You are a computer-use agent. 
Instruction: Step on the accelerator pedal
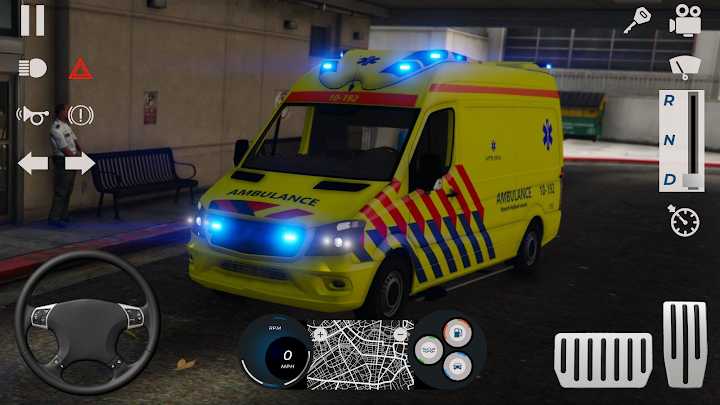click(x=684, y=343)
